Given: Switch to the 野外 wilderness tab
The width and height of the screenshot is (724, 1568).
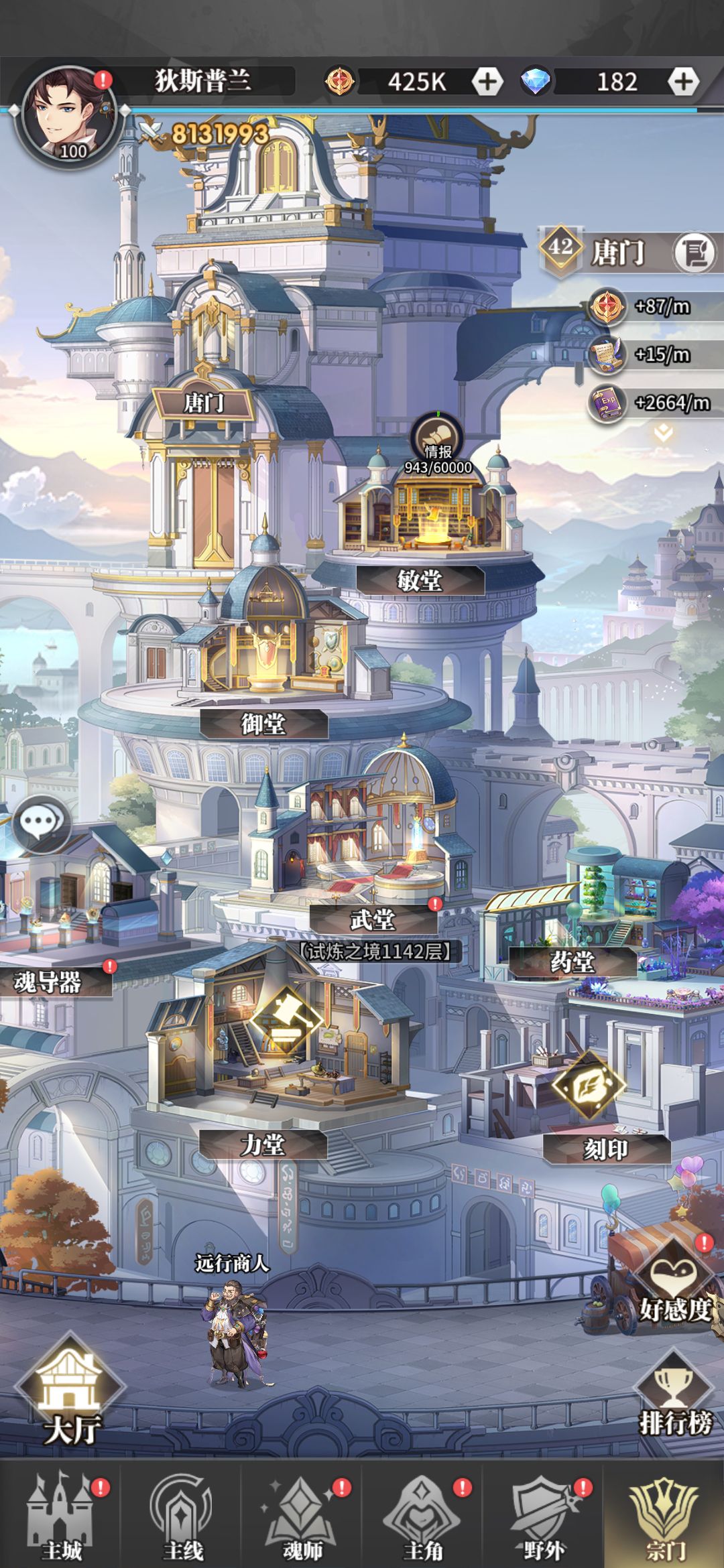Looking at the screenshot, I should pyautogui.click(x=544, y=1518).
